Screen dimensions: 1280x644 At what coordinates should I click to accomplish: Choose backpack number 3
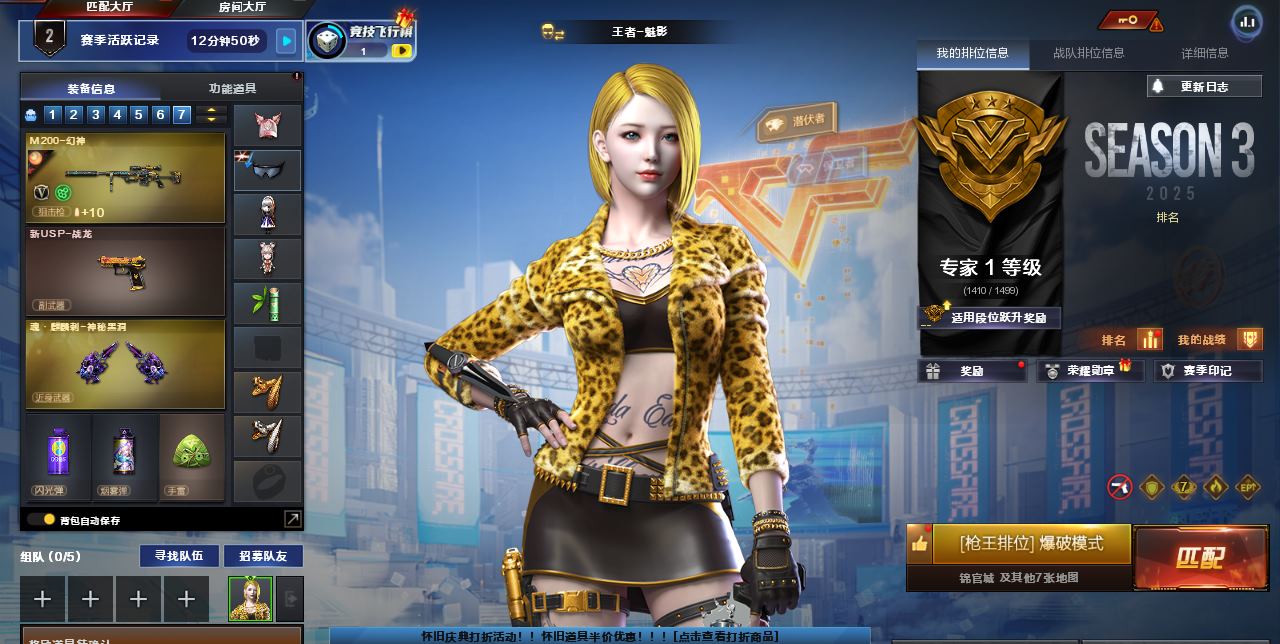tap(95, 115)
